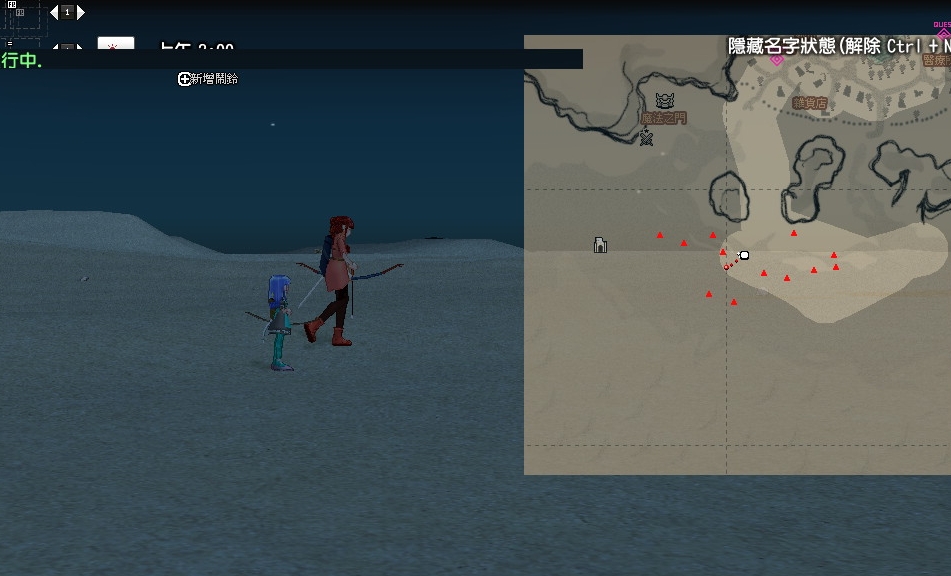Select the stone gate building map icon
This screenshot has width=951, height=576.
600,244
